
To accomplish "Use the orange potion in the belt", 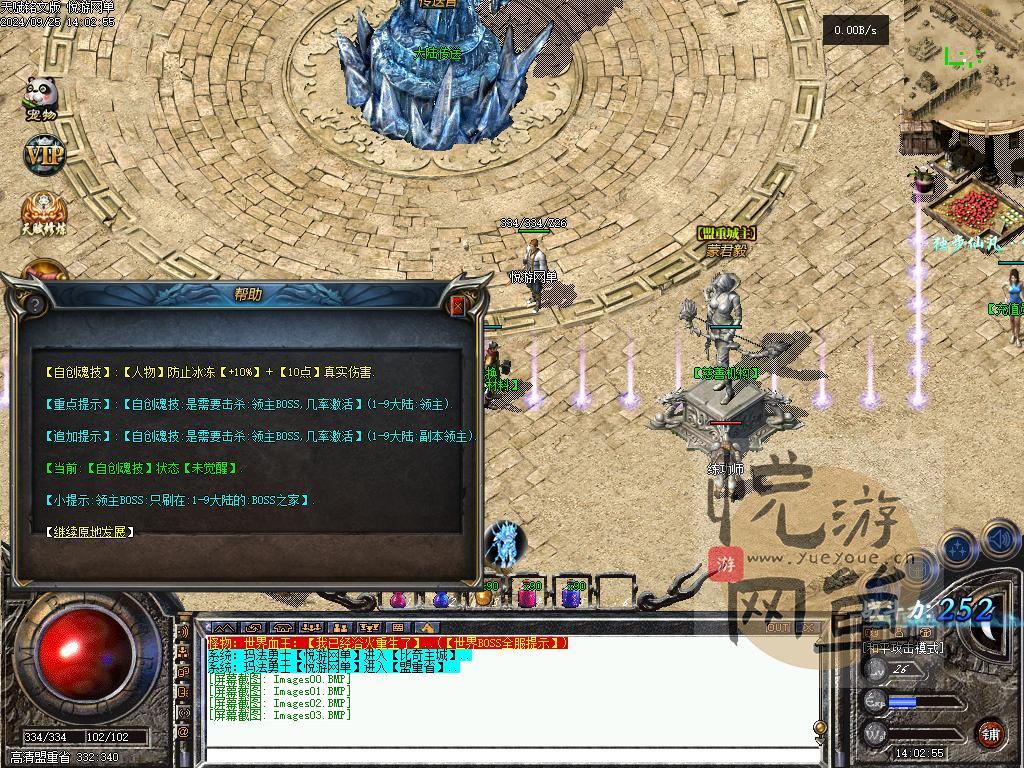I will 483,597.
